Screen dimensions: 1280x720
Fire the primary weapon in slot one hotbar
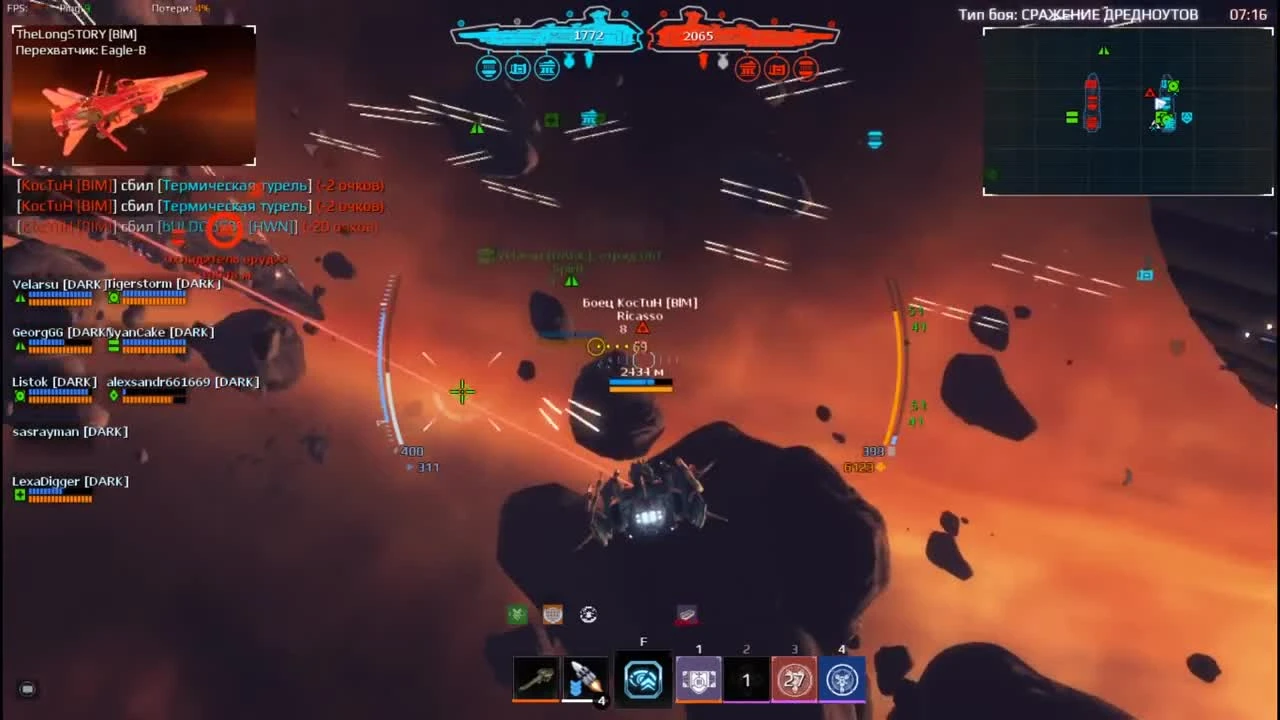(536, 680)
